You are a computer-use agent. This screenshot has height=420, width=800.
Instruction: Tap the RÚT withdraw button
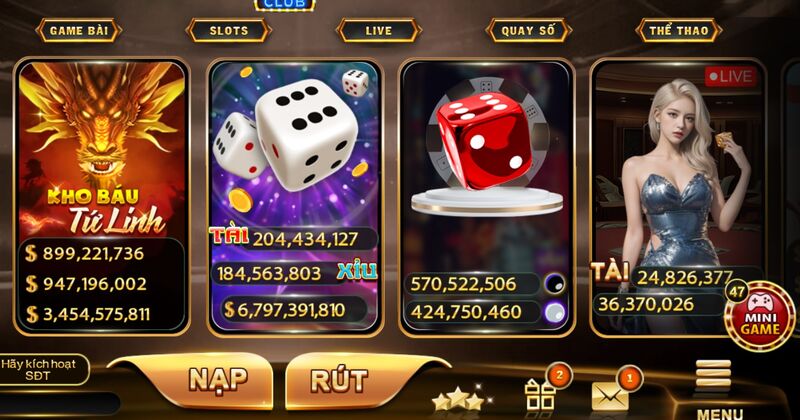pos(338,381)
